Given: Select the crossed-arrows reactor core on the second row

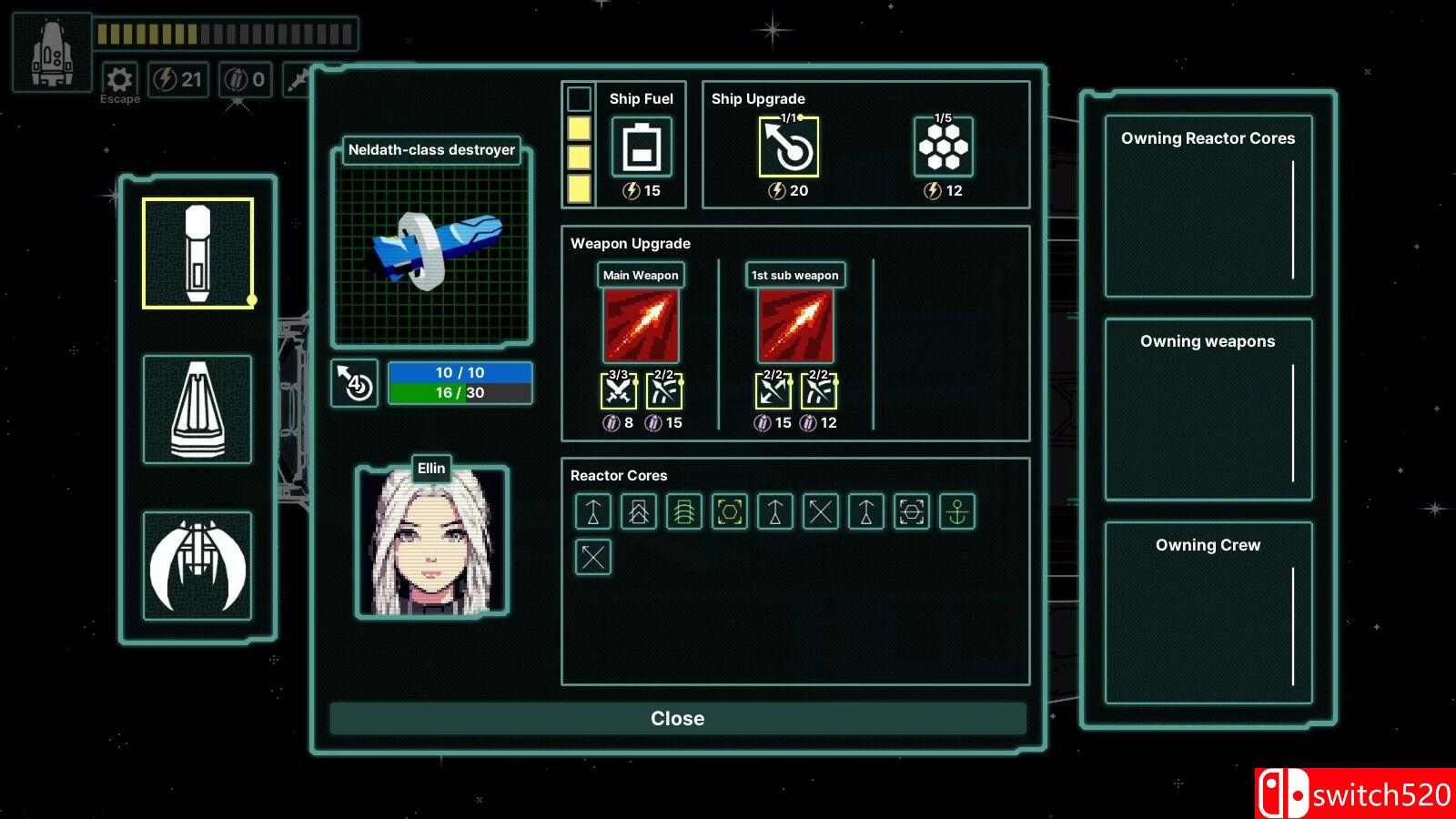Looking at the screenshot, I should pyautogui.click(x=591, y=556).
